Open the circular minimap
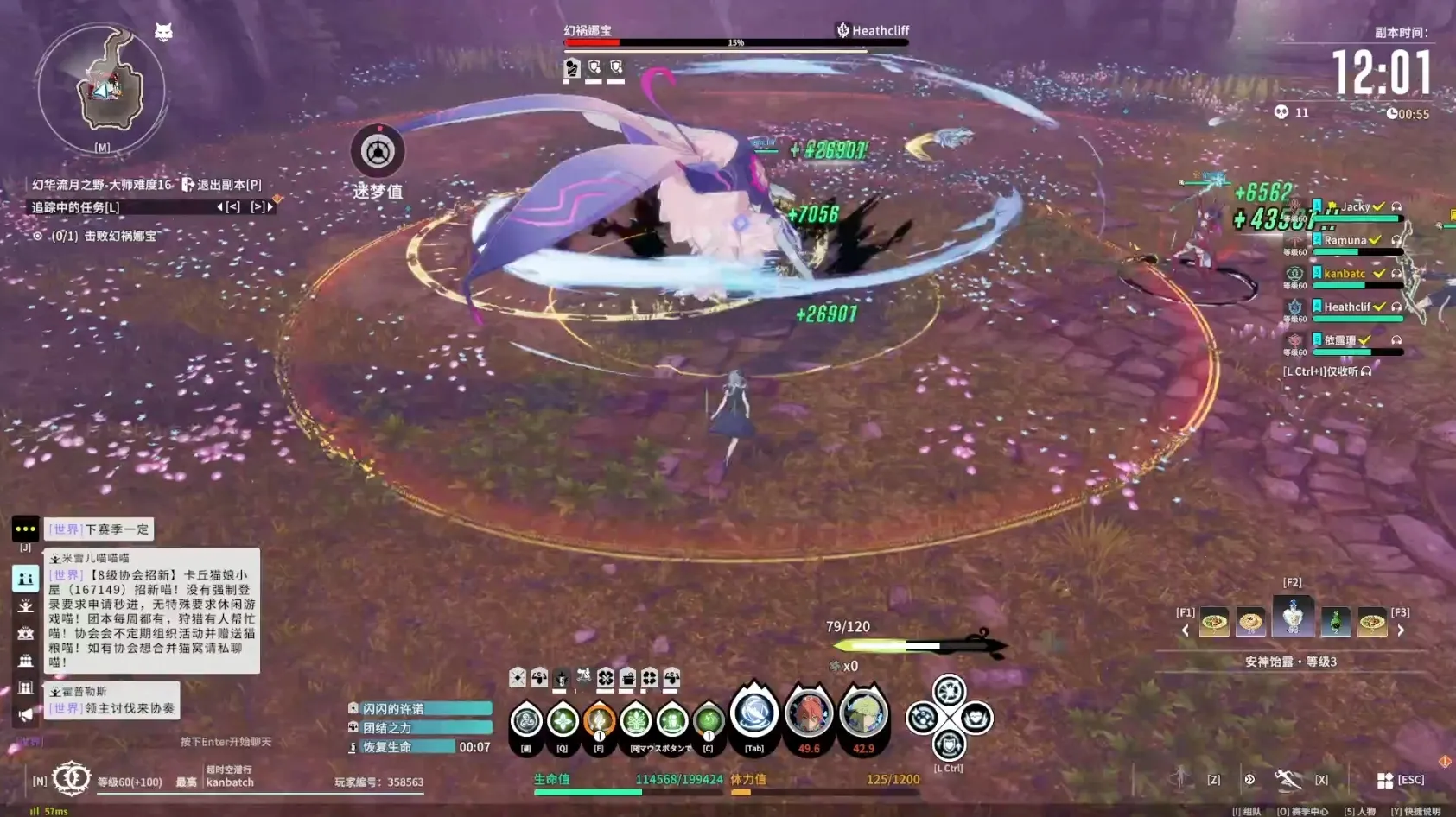This screenshot has width=1456, height=817. pos(102,88)
